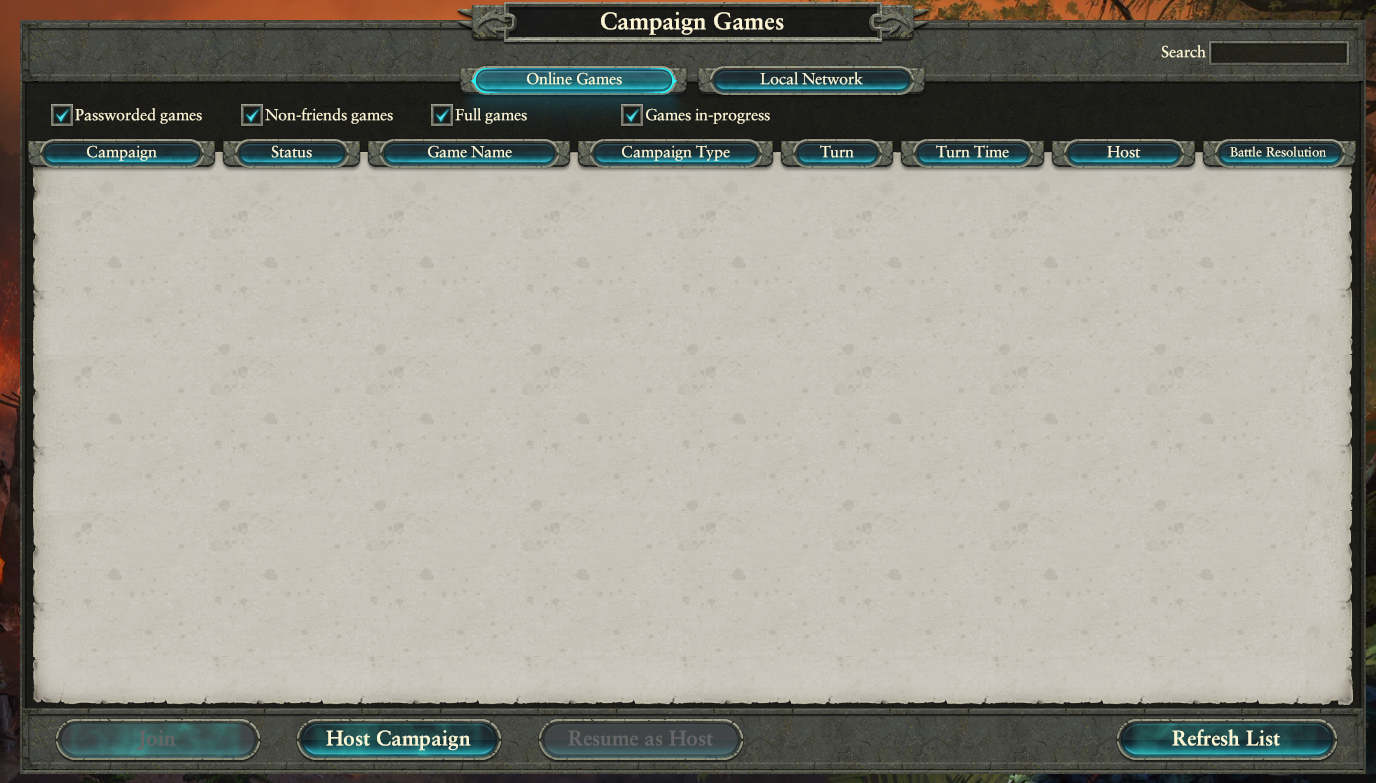Sort list by Campaign column
The image size is (1376, 783).
(x=121, y=153)
